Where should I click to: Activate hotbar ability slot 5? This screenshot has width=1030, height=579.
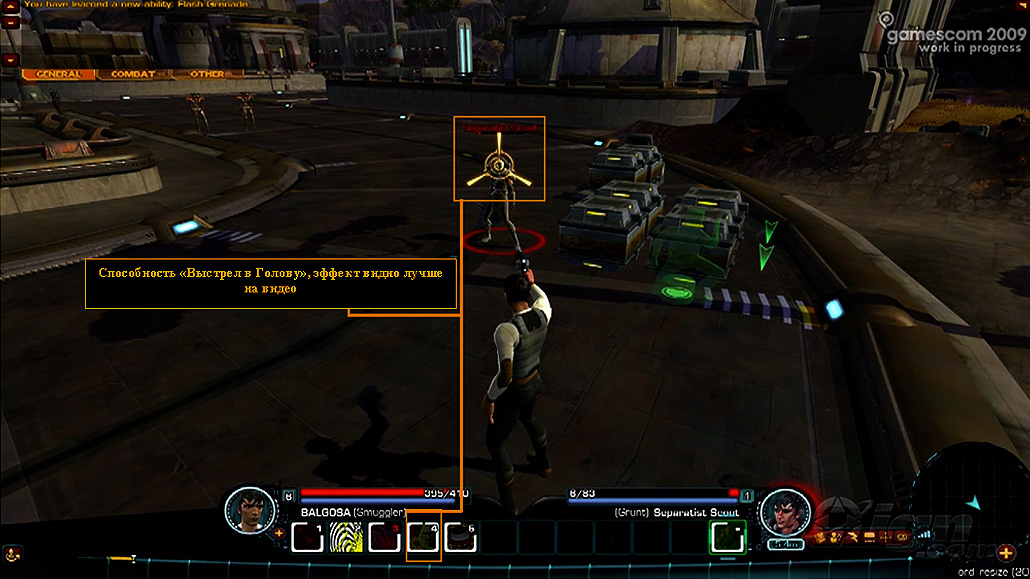pyautogui.click(x=461, y=538)
